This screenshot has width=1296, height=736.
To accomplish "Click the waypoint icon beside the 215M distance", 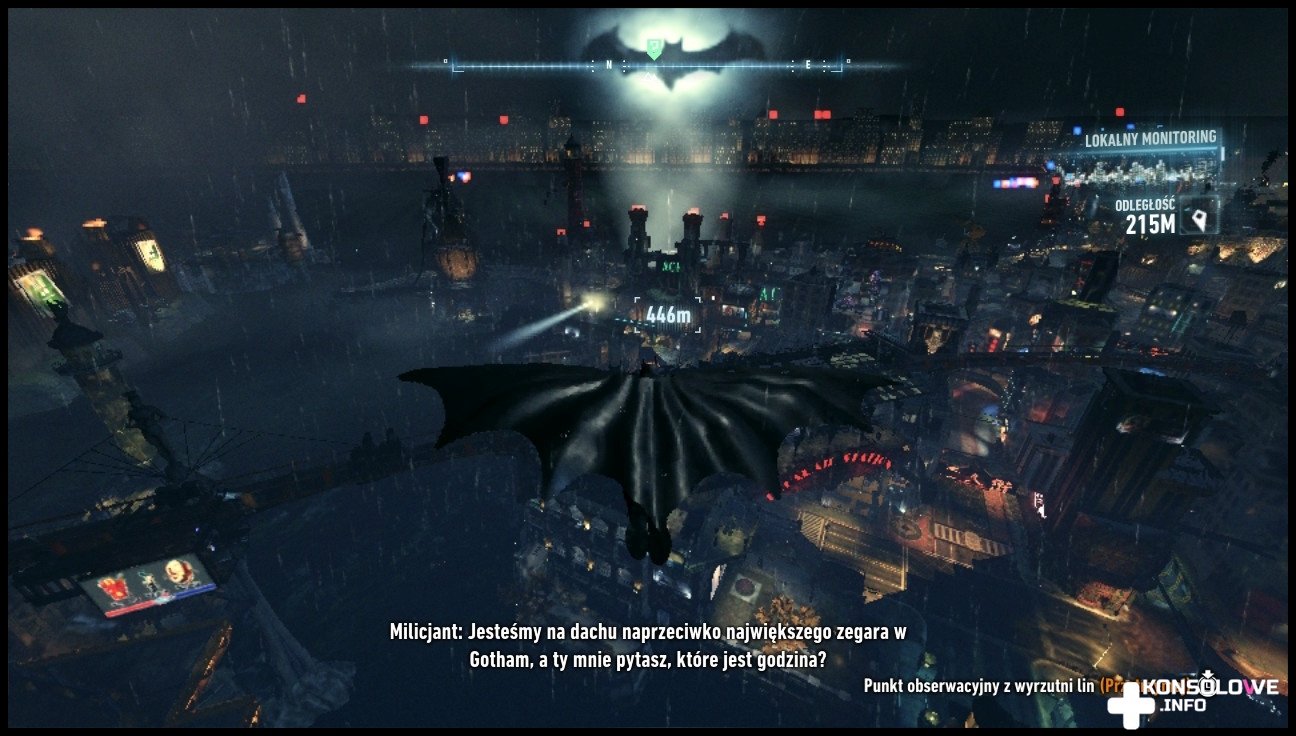I will [1198, 214].
